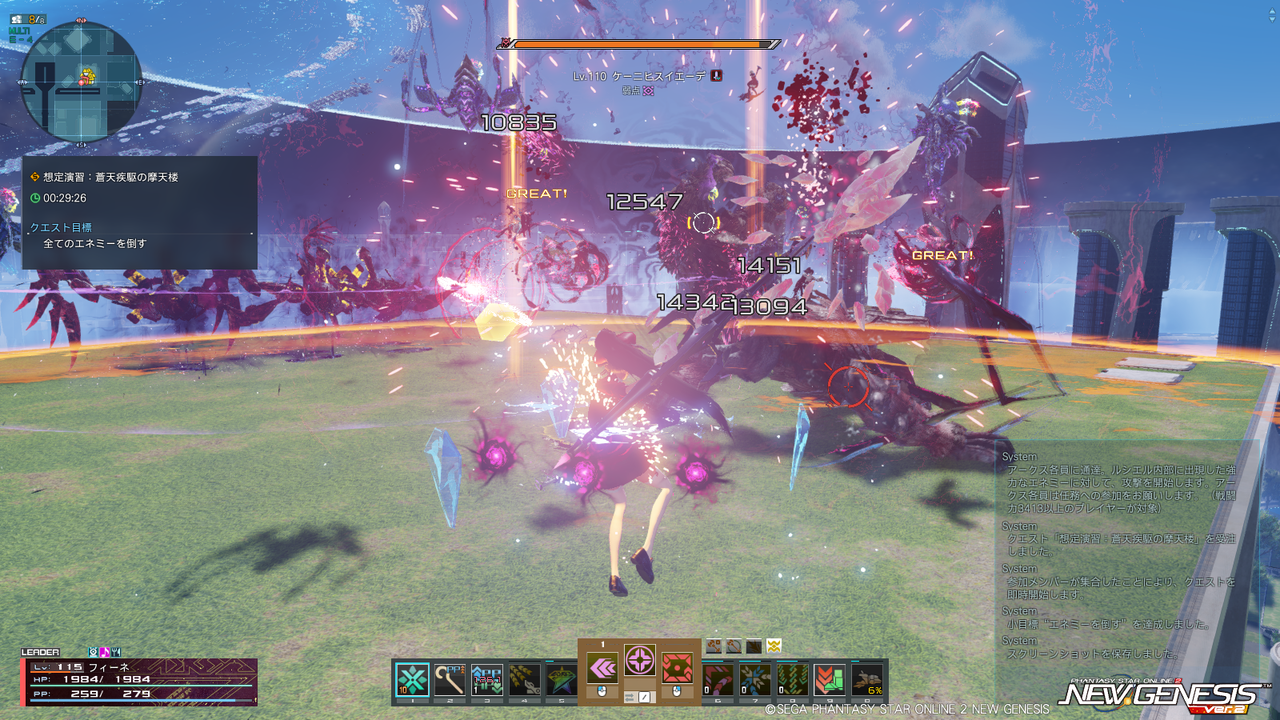Select the 6% gauge skill in slot 0
This screenshot has height=720, width=1280.
coord(867,679)
